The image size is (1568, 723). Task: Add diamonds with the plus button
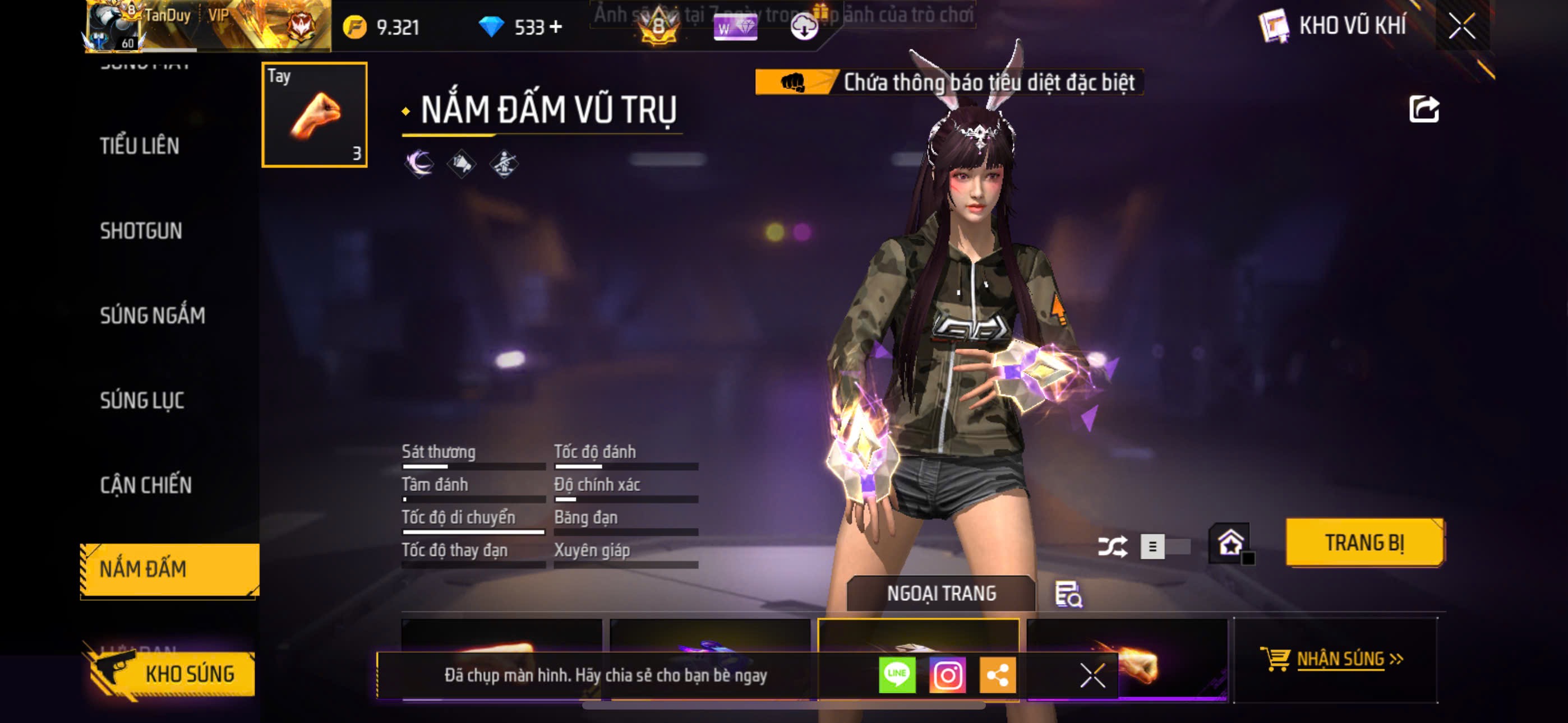click(555, 27)
